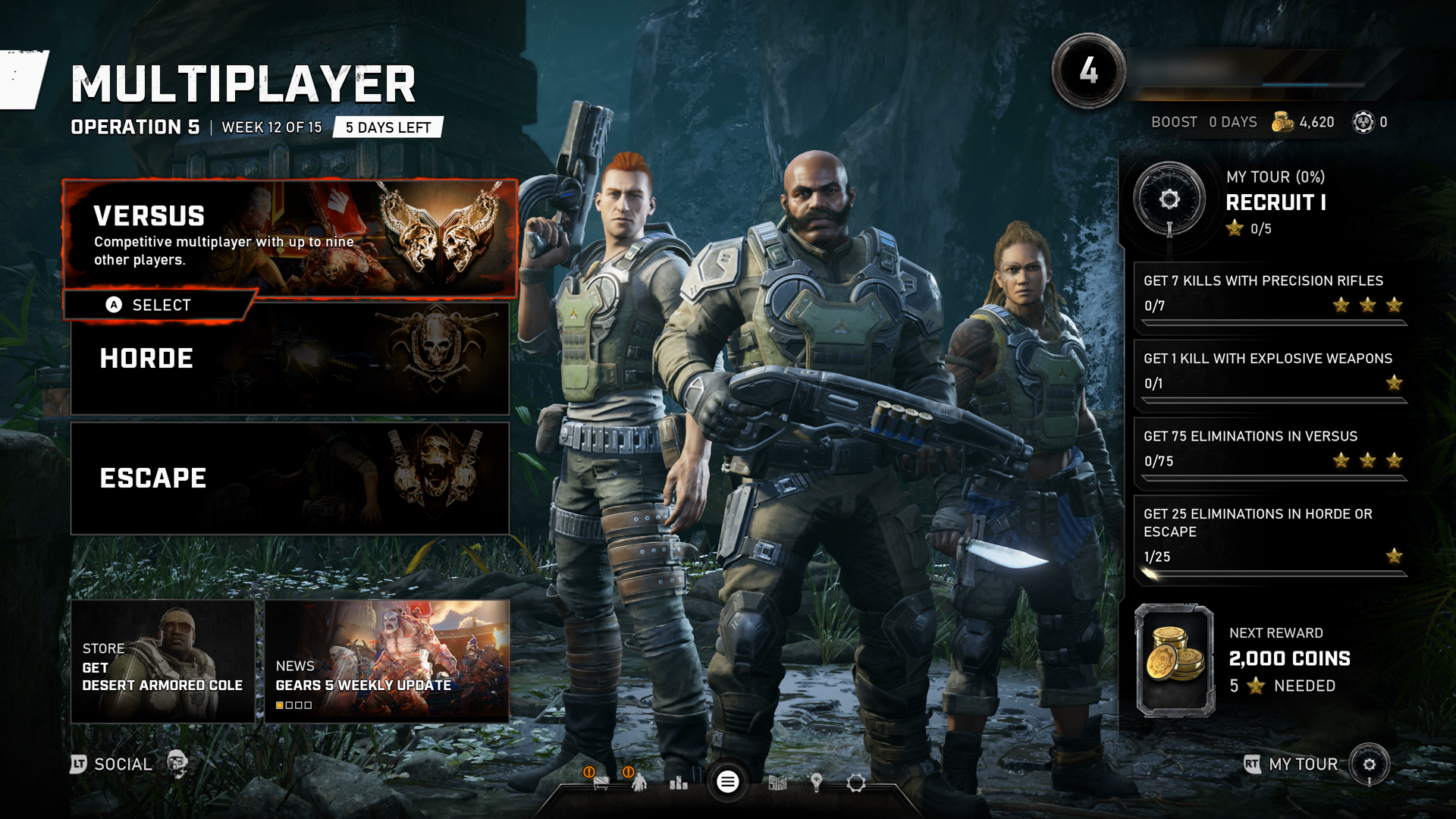View the precision rifles kills objective
The width and height of the screenshot is (1456, 819).
tap(1271, 294)
